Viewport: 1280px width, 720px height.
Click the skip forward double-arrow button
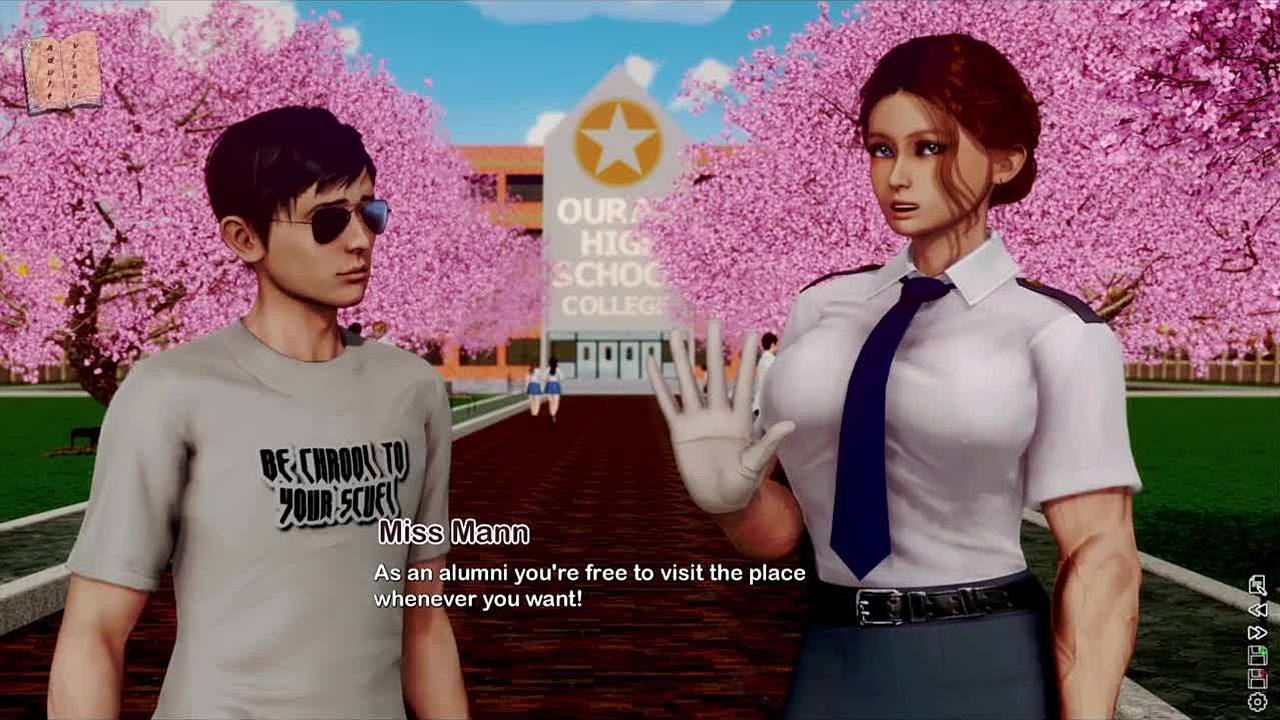pyautogui.click(x=1258, y=632)
